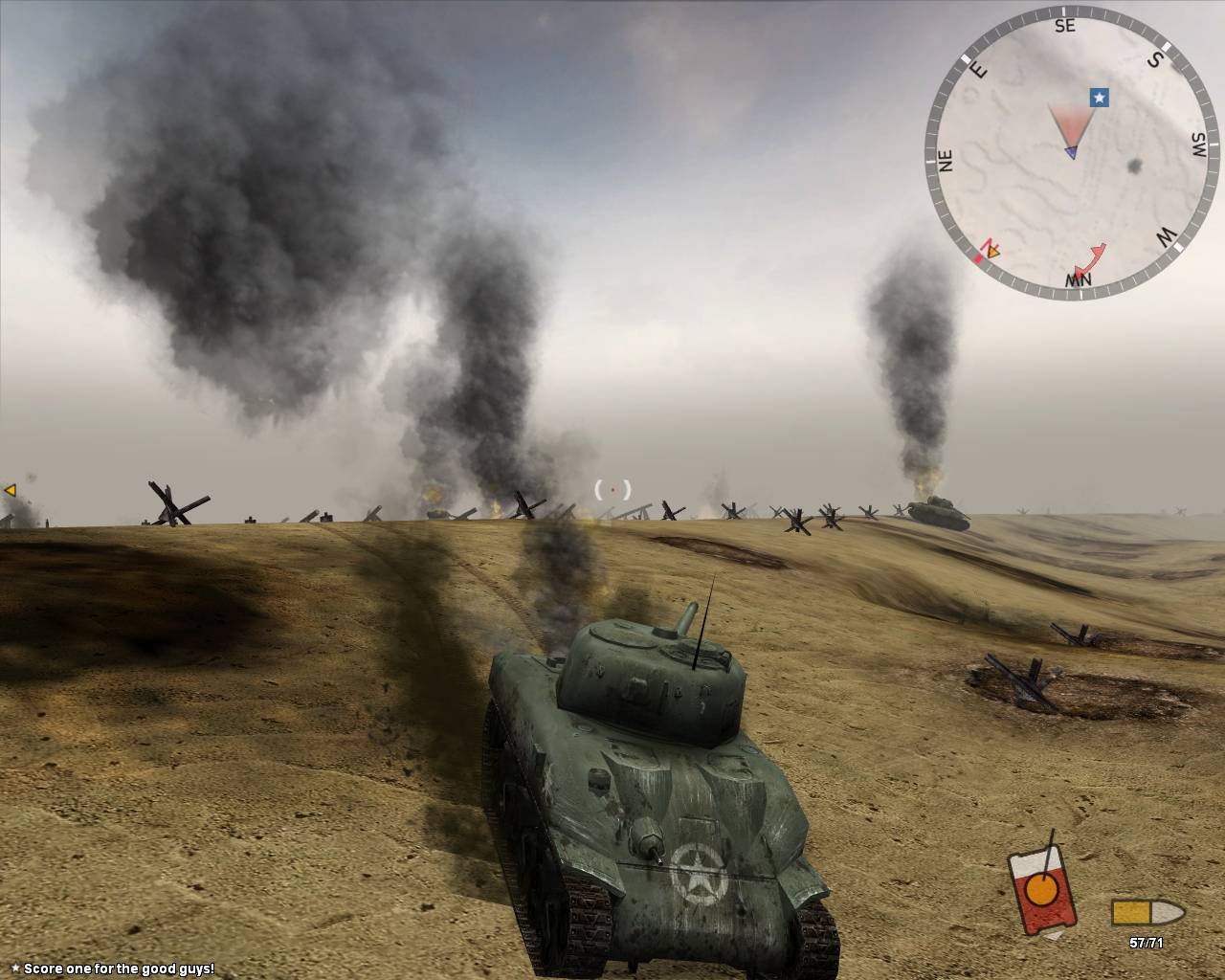Select the ammunition bullet icon in the HUD
Viewport: 1225px width, 980px height.
1147,912
